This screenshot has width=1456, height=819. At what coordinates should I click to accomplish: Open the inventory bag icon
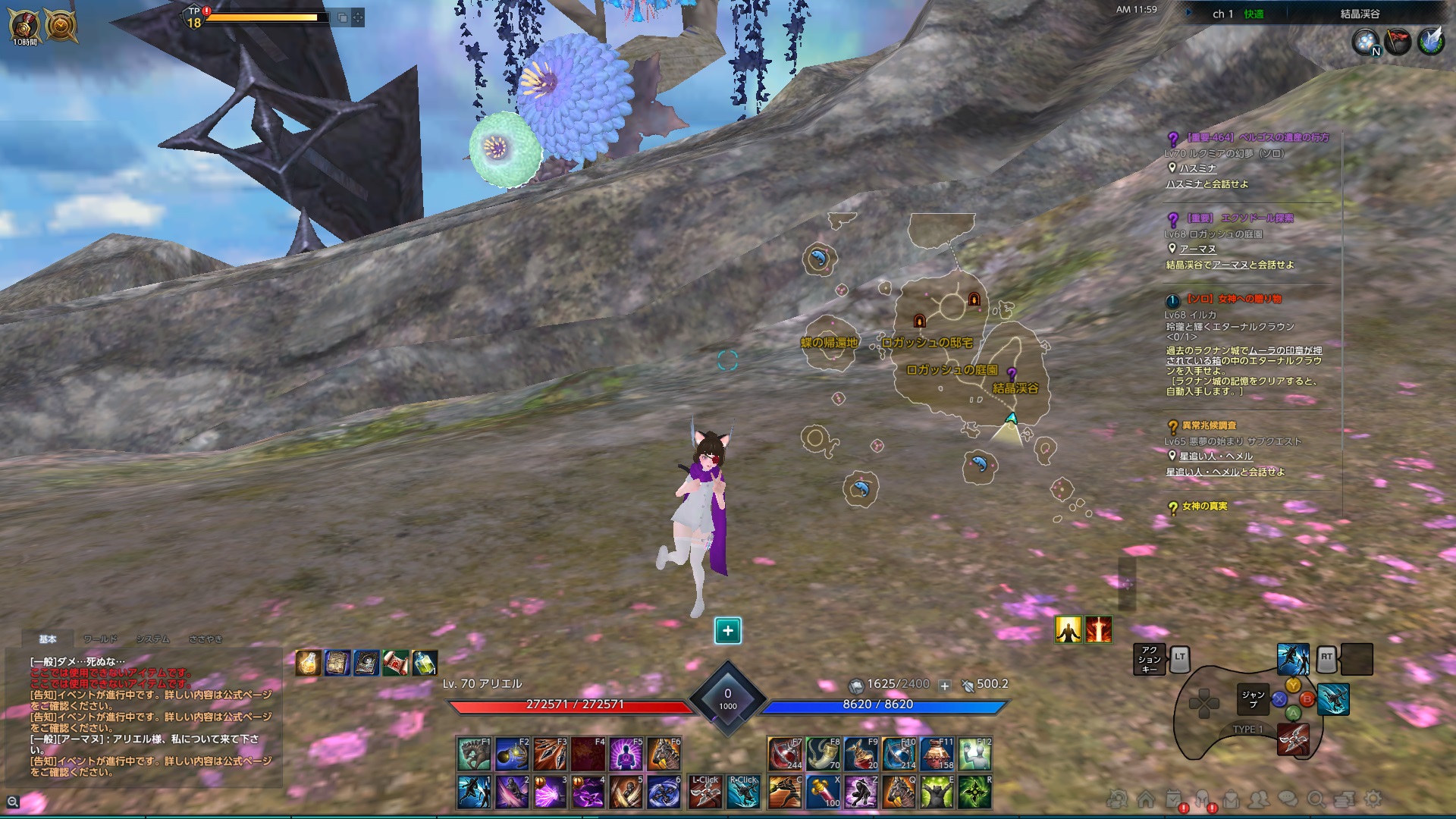tap(1233, 799)
